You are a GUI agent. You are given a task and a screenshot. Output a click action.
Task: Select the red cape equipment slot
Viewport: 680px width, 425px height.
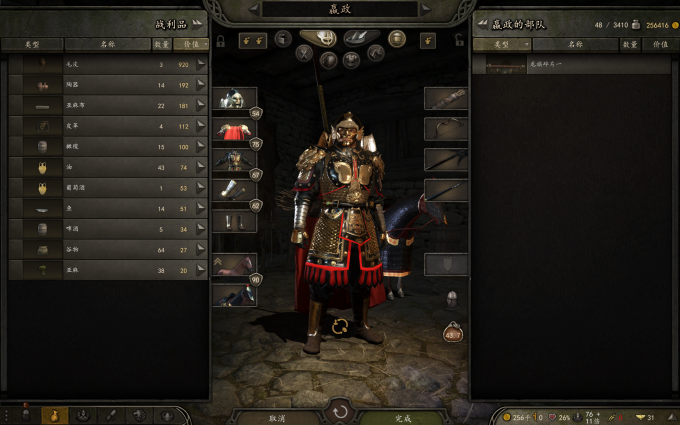pos(234,130)
